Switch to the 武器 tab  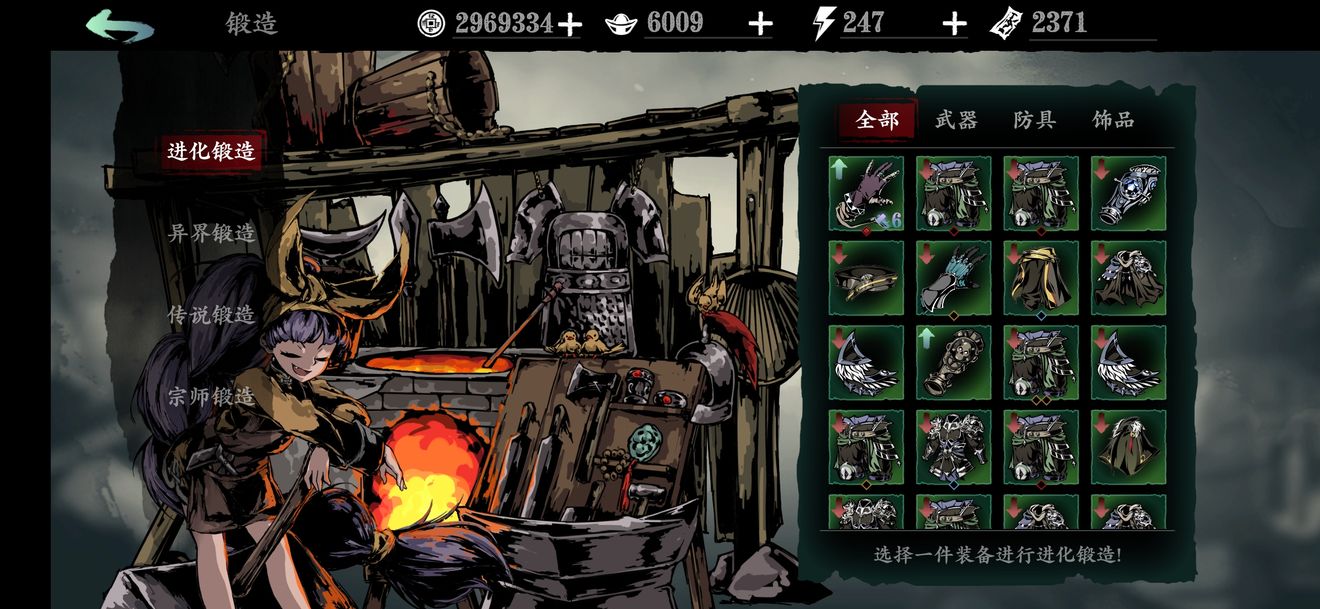pos(956,121)
